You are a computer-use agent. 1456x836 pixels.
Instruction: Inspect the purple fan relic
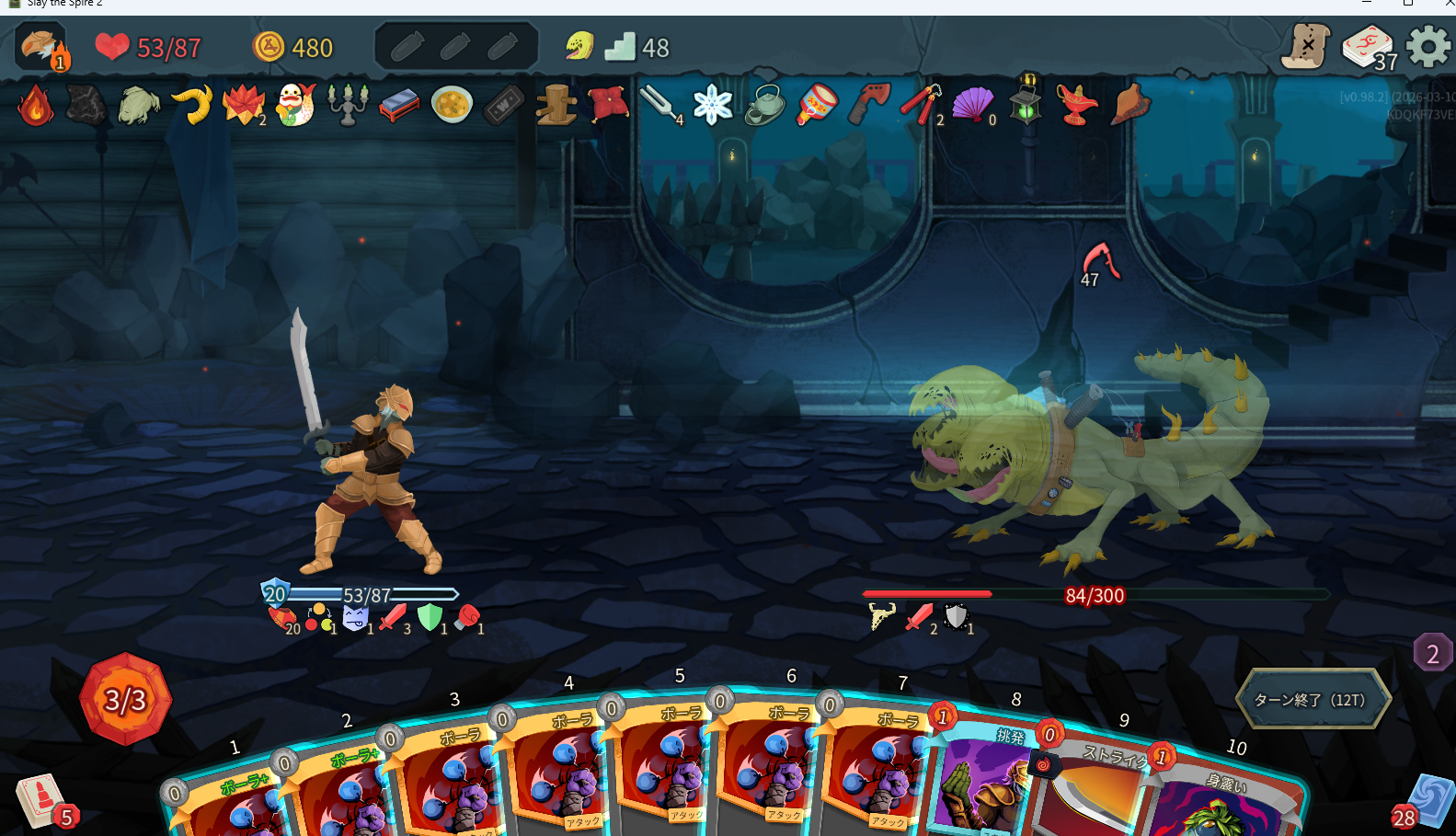click(x=972, y=105)
